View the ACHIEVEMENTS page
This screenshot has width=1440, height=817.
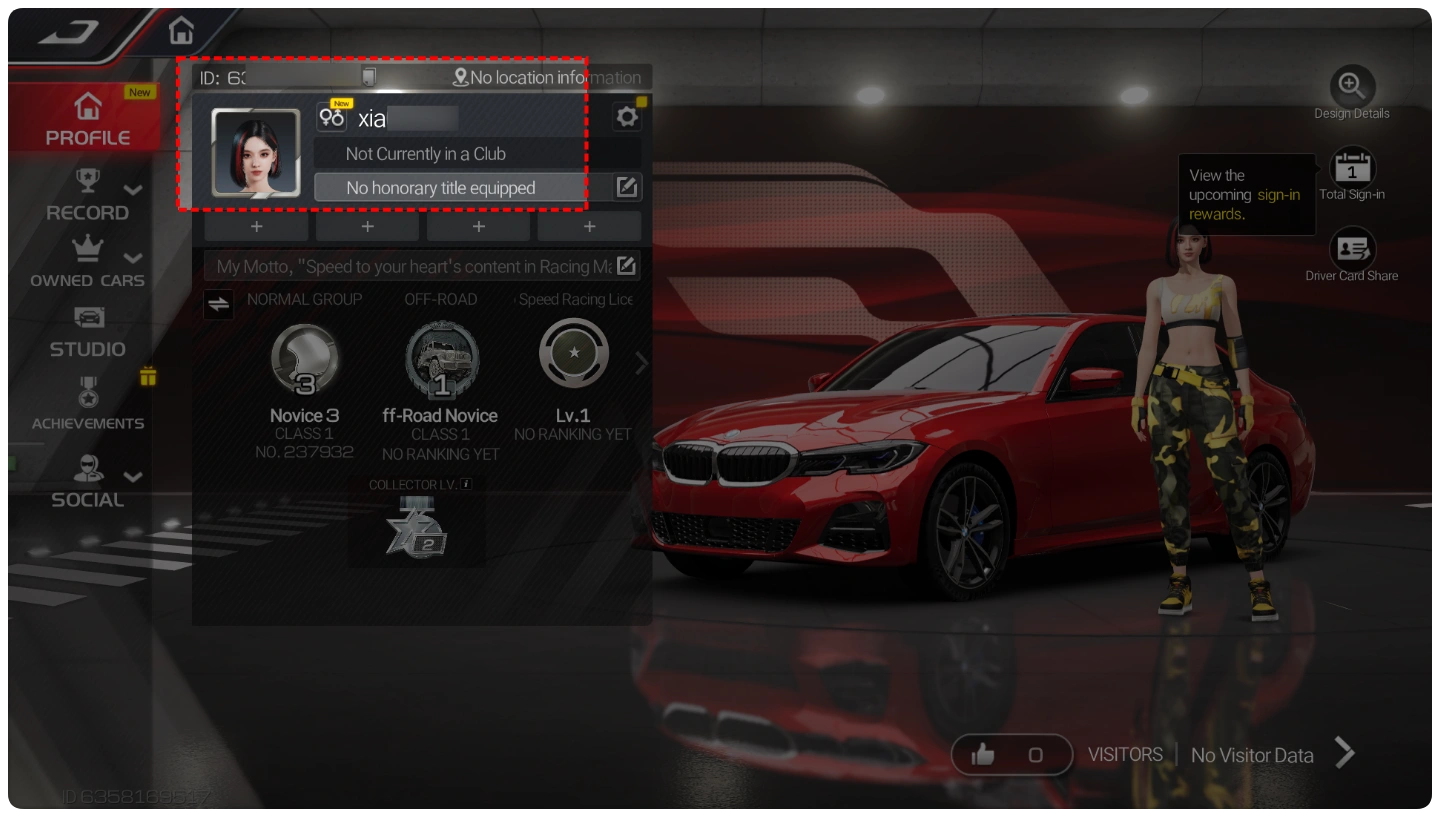[x=88, y=405]
